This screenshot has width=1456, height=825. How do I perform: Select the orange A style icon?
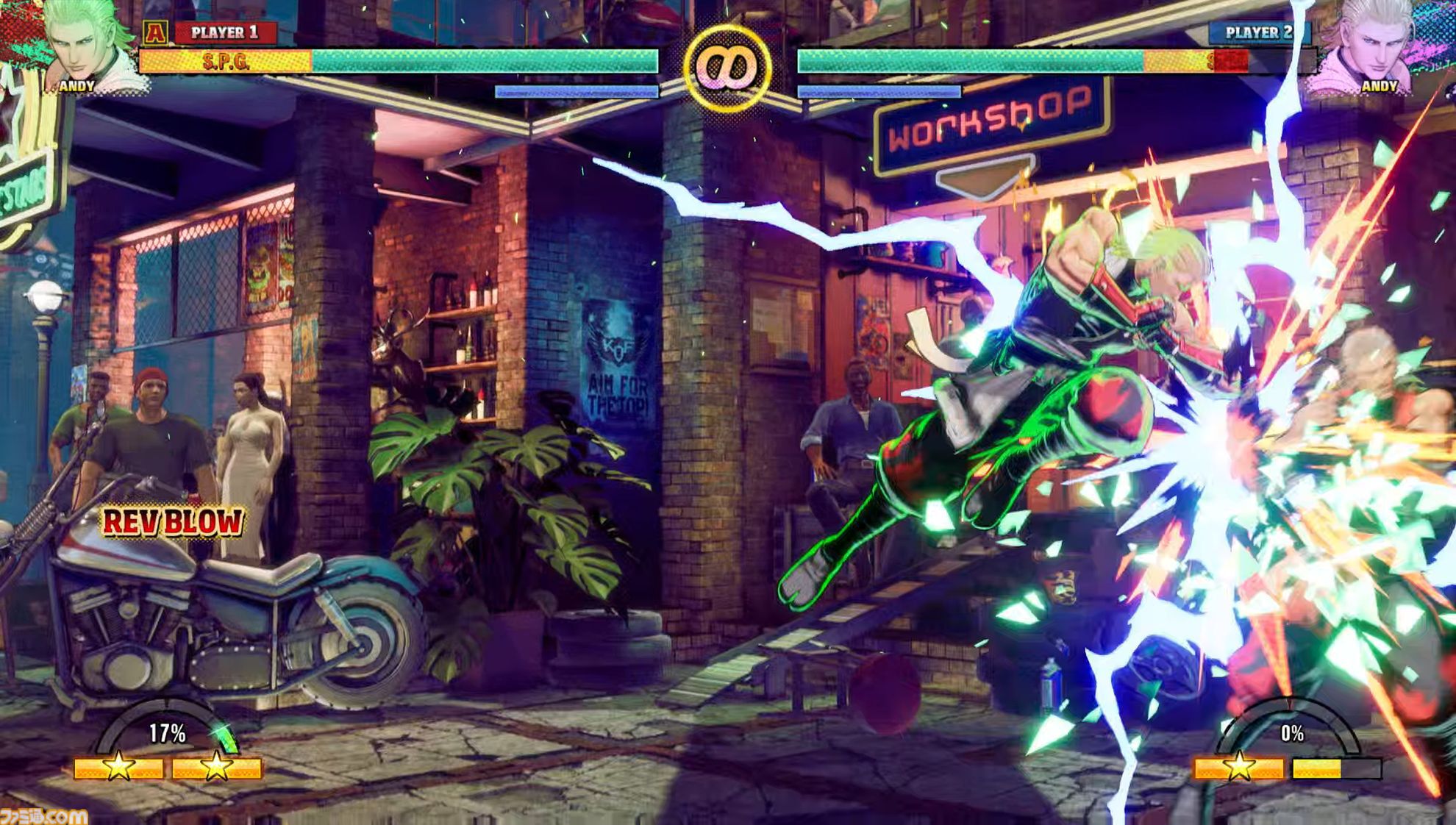click(x=154, y=32)
